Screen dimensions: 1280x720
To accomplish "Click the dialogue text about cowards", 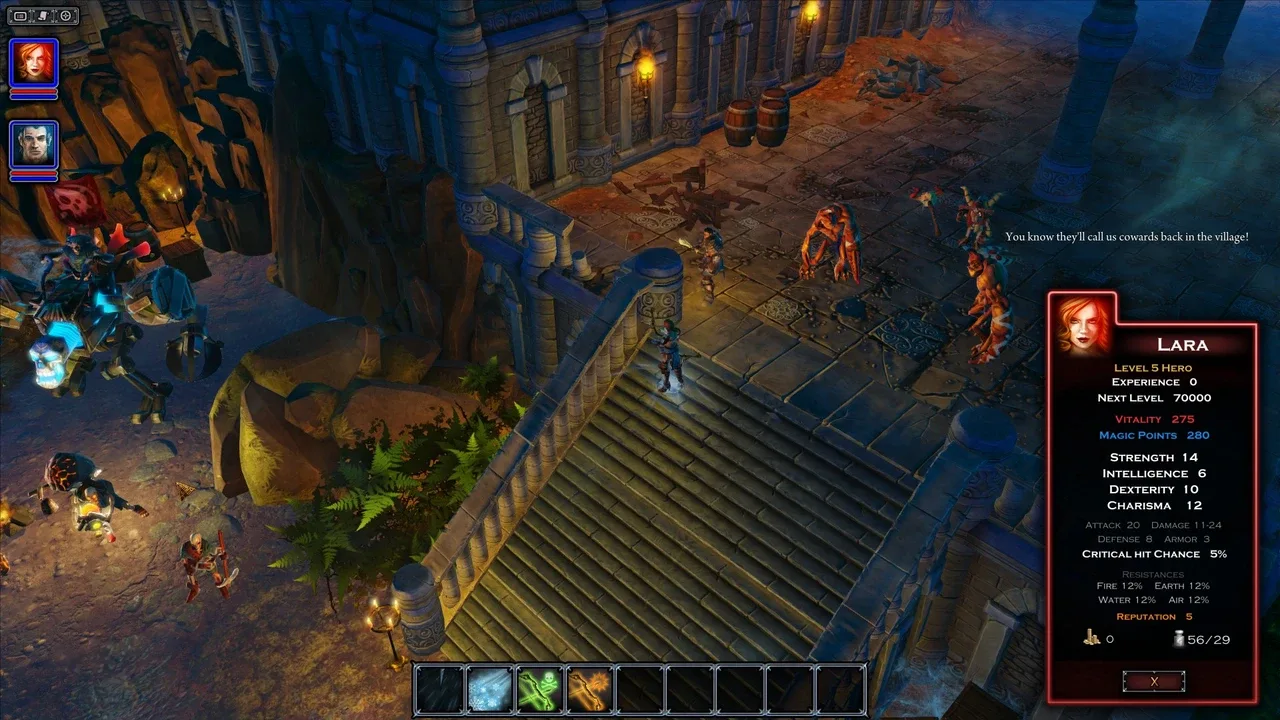I will (x=1127, y=236).
